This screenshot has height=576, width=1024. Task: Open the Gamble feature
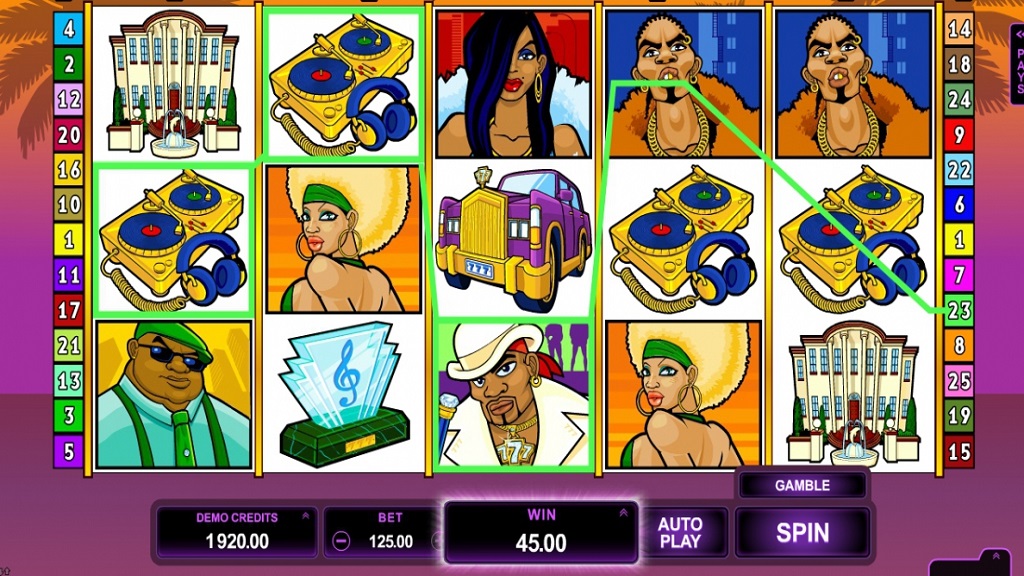[x=802, y=485]
